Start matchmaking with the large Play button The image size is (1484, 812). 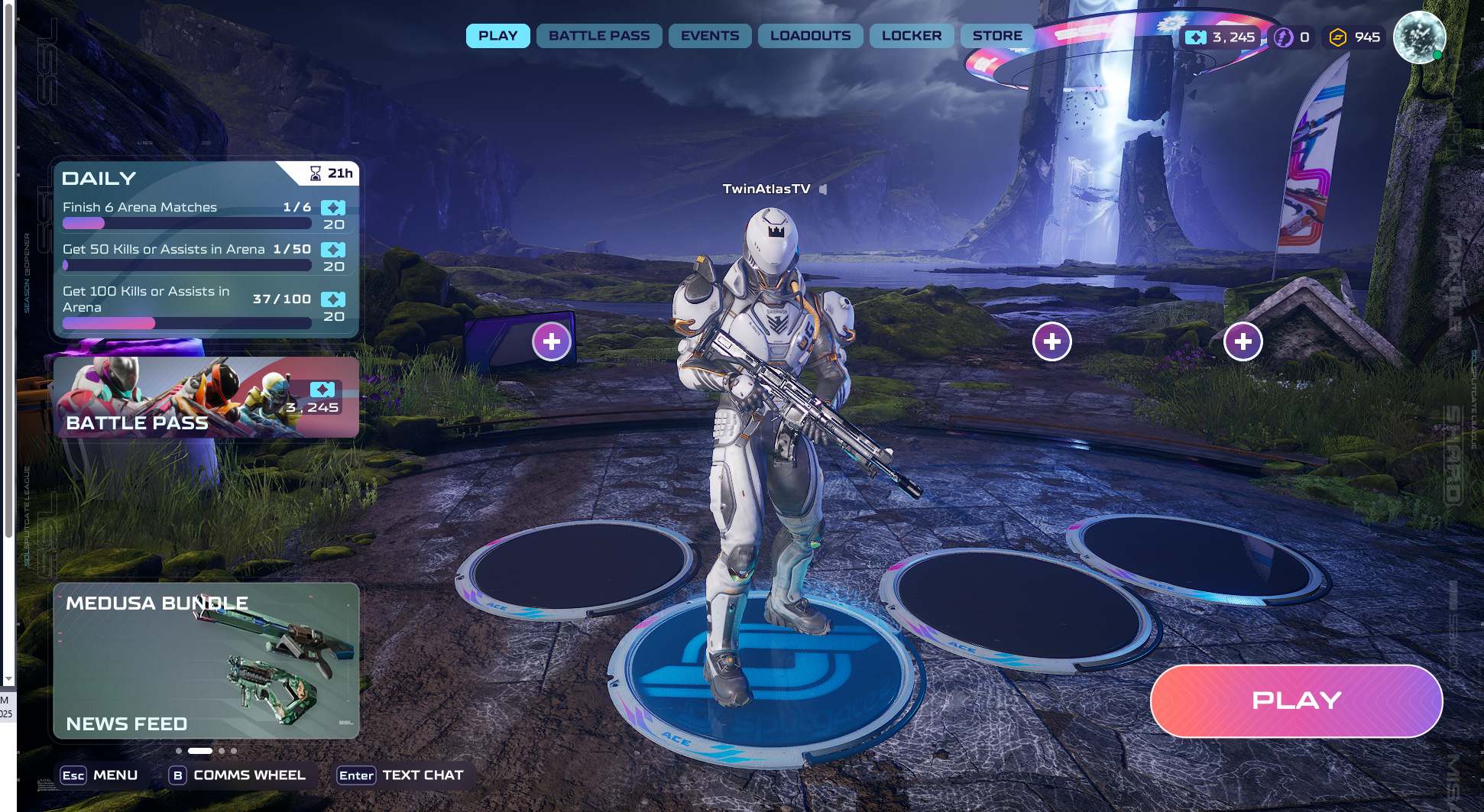(x=1296, y=700)
